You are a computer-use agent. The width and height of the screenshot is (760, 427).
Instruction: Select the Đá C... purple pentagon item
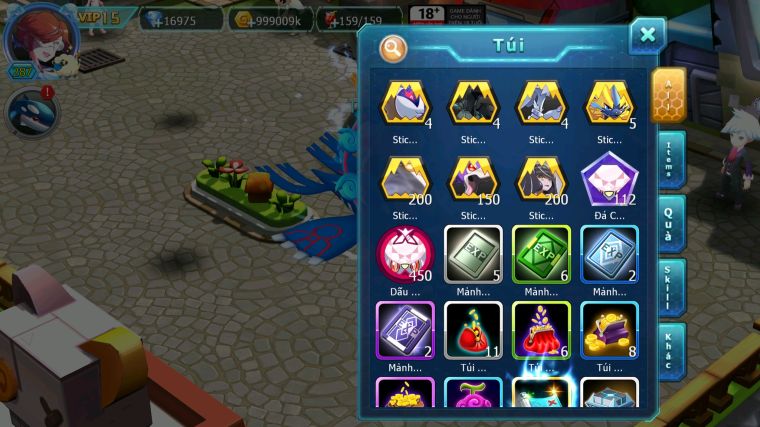[608, 181]
